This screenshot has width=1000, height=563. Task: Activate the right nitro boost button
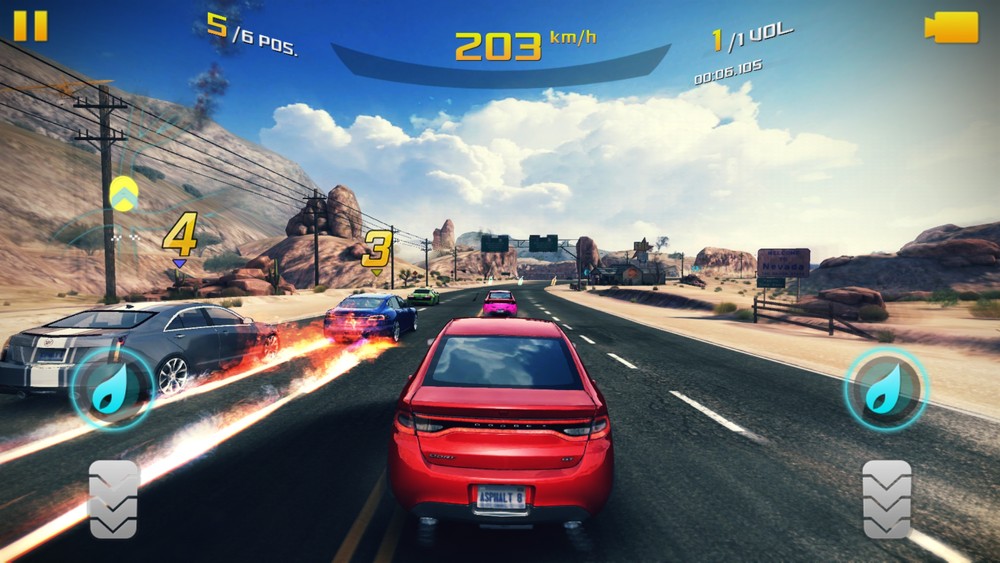coord(886,389)
